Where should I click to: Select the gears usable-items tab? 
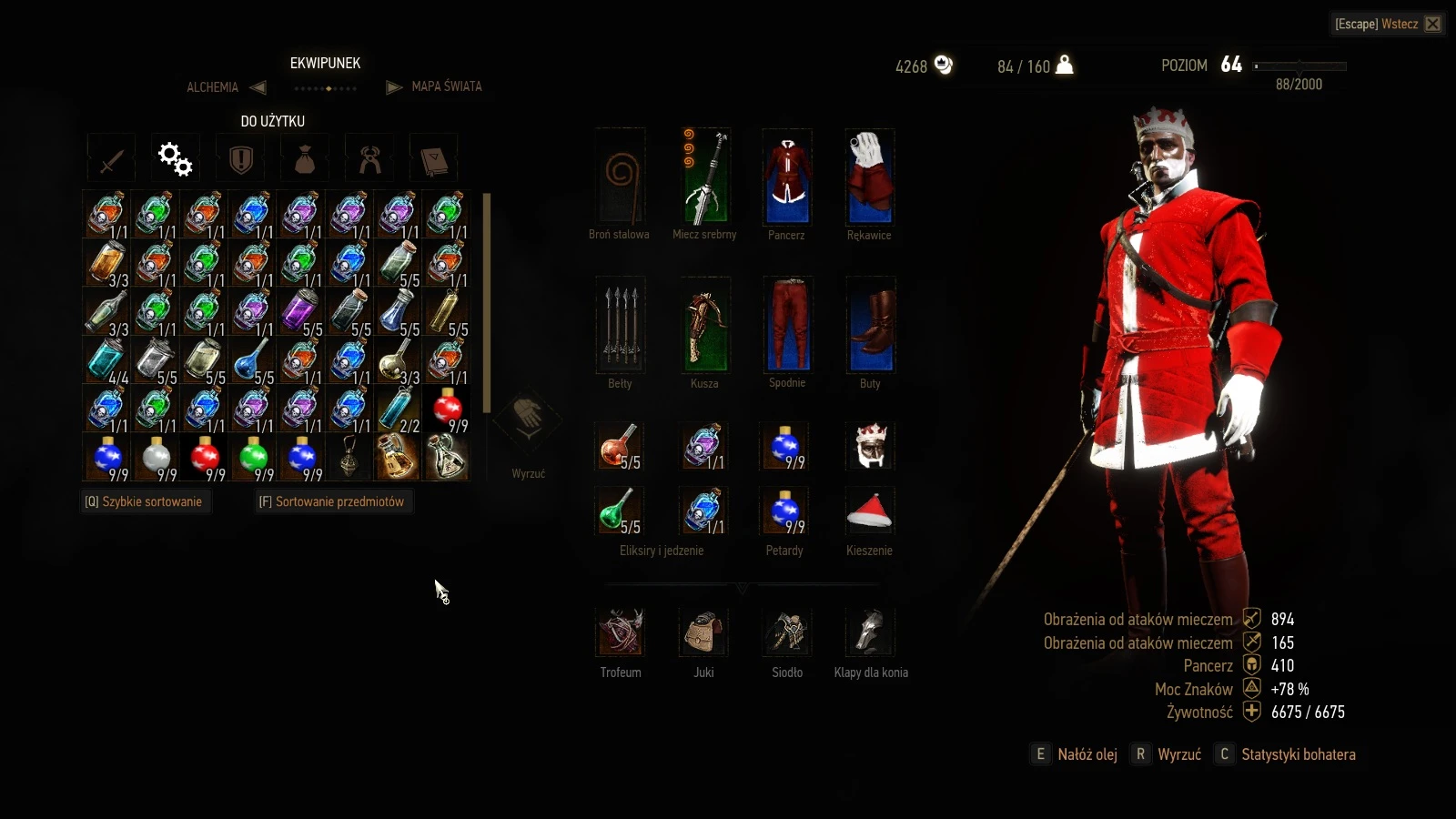[175, 159]
